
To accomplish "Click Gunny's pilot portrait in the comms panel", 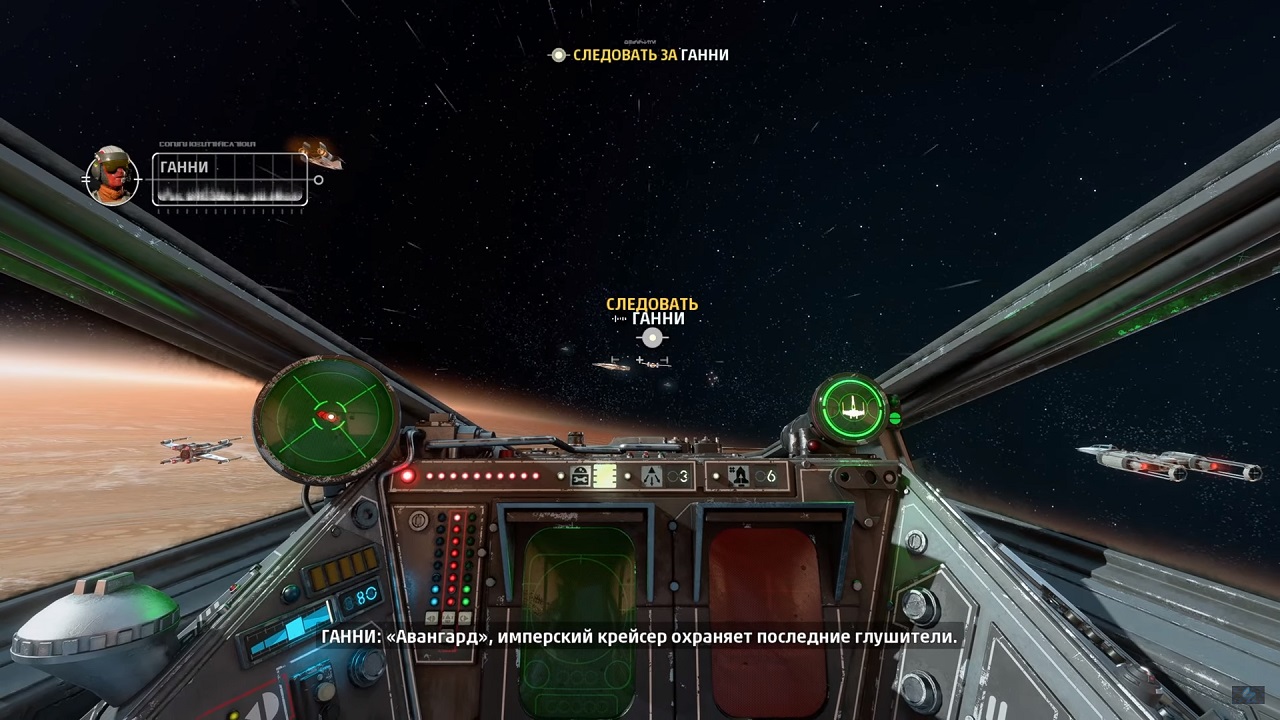I will pos(112,177).
